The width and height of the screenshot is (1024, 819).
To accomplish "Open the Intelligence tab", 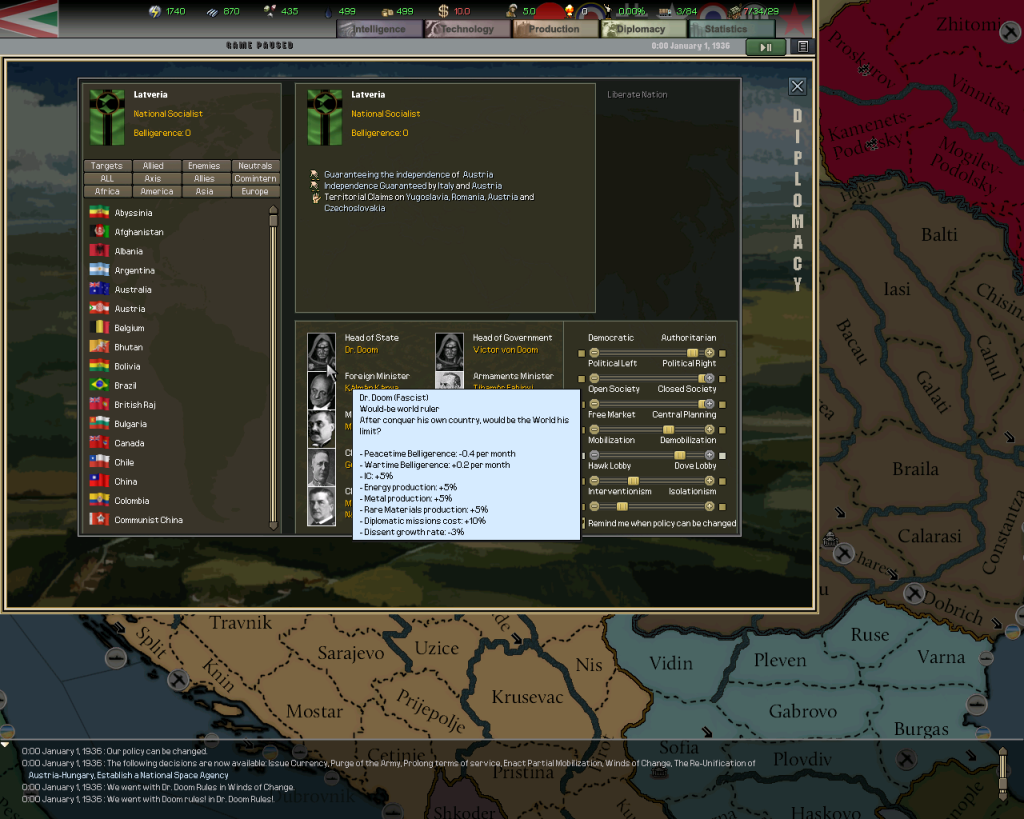I will (378, 29).
